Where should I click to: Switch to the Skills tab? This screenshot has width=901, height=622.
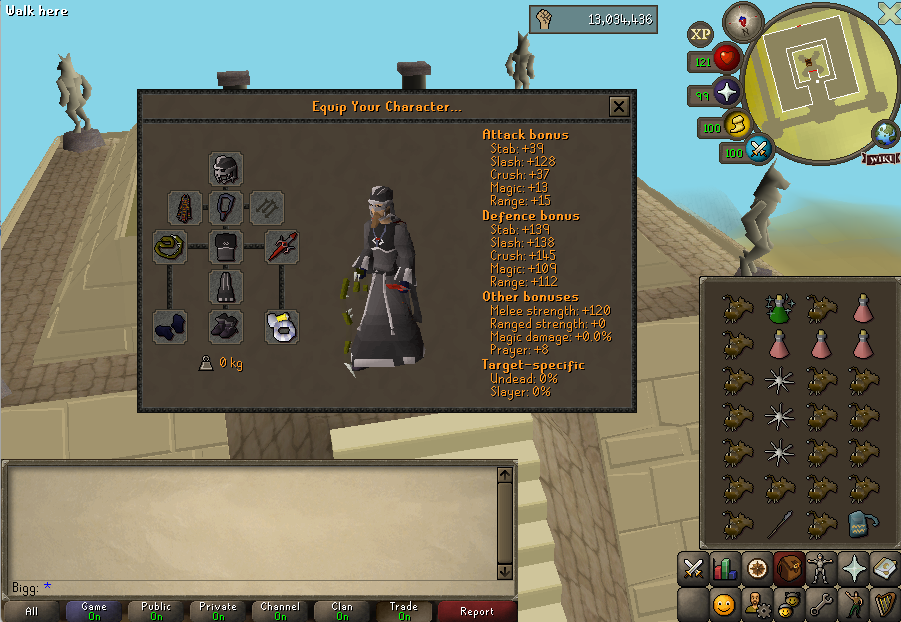(725, 569)
